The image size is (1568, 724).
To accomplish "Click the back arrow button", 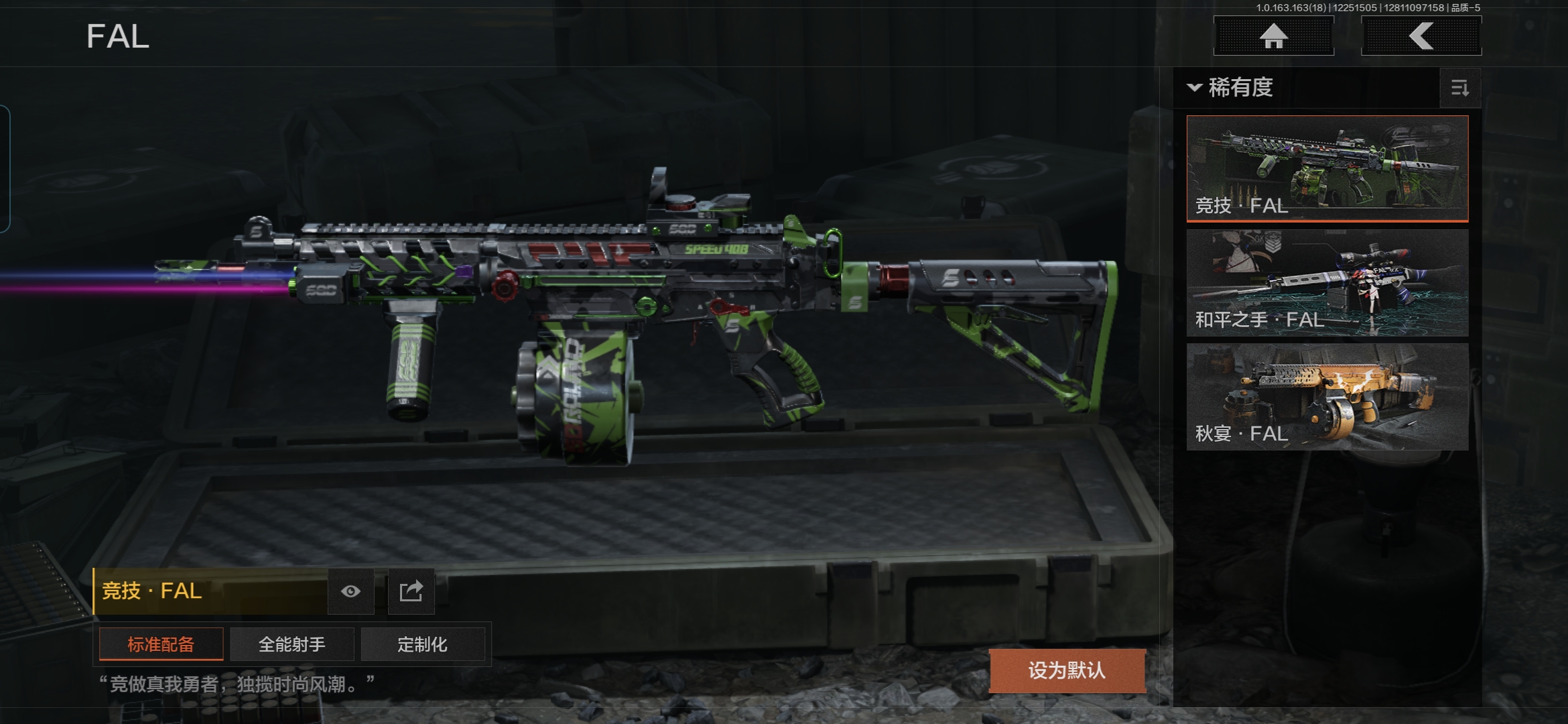I will coord(1421,36).
